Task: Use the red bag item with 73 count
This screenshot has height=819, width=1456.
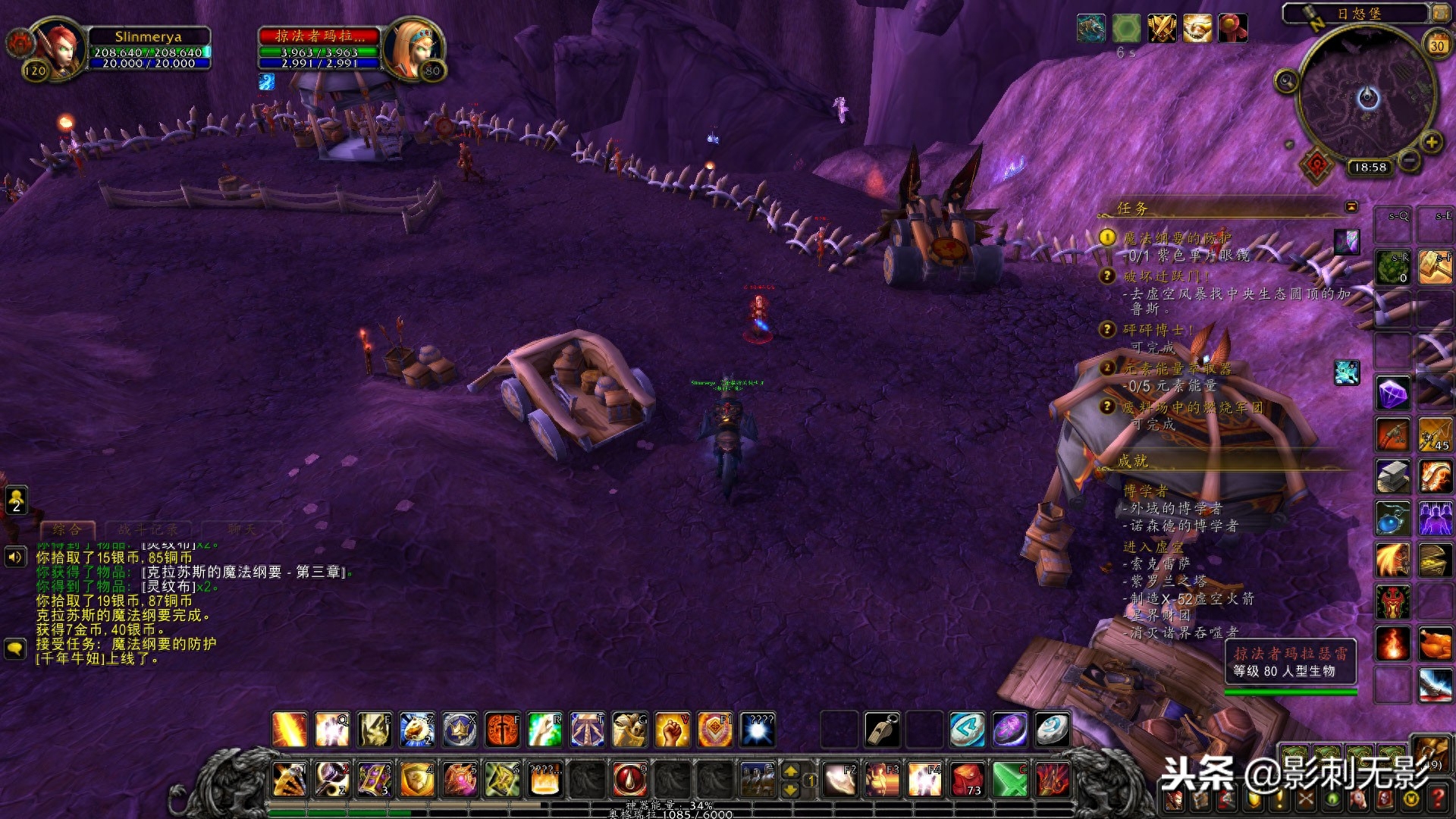Action: click(968, 780)
